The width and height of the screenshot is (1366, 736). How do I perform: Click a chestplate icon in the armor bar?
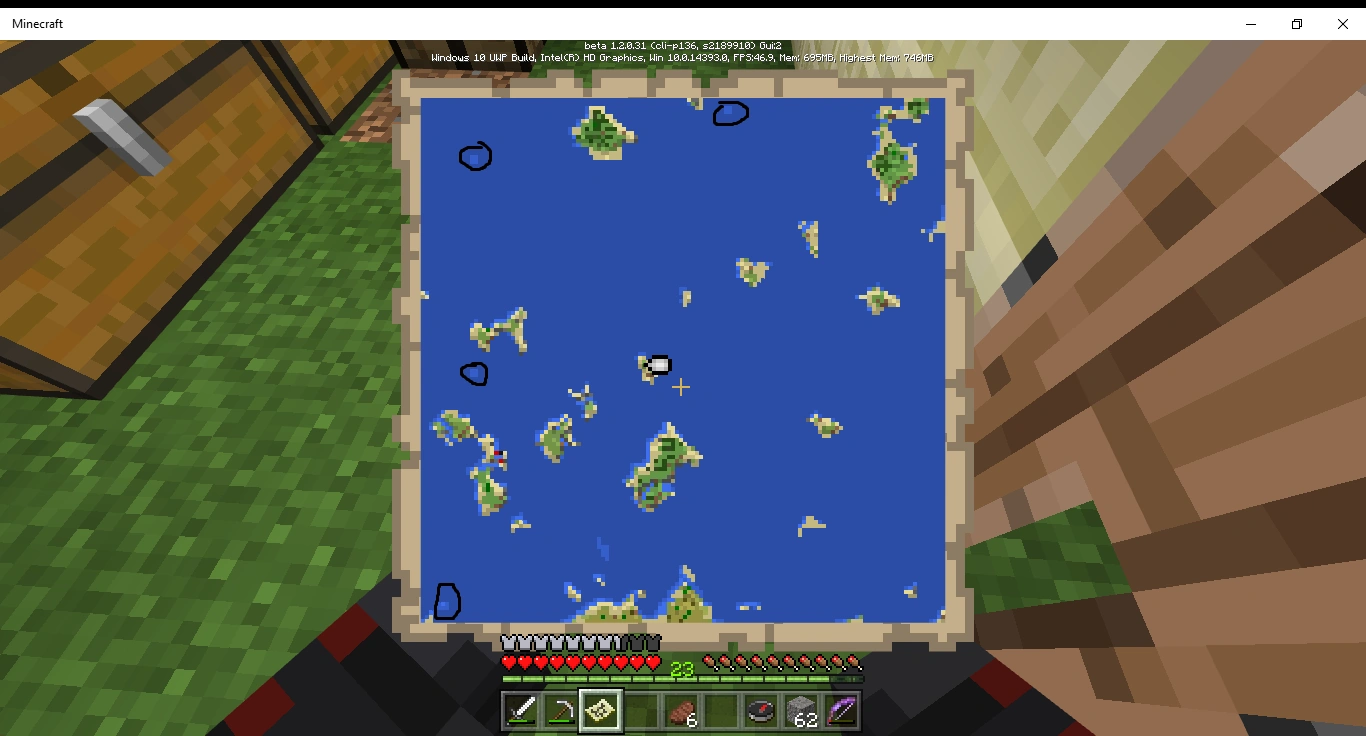510,642
